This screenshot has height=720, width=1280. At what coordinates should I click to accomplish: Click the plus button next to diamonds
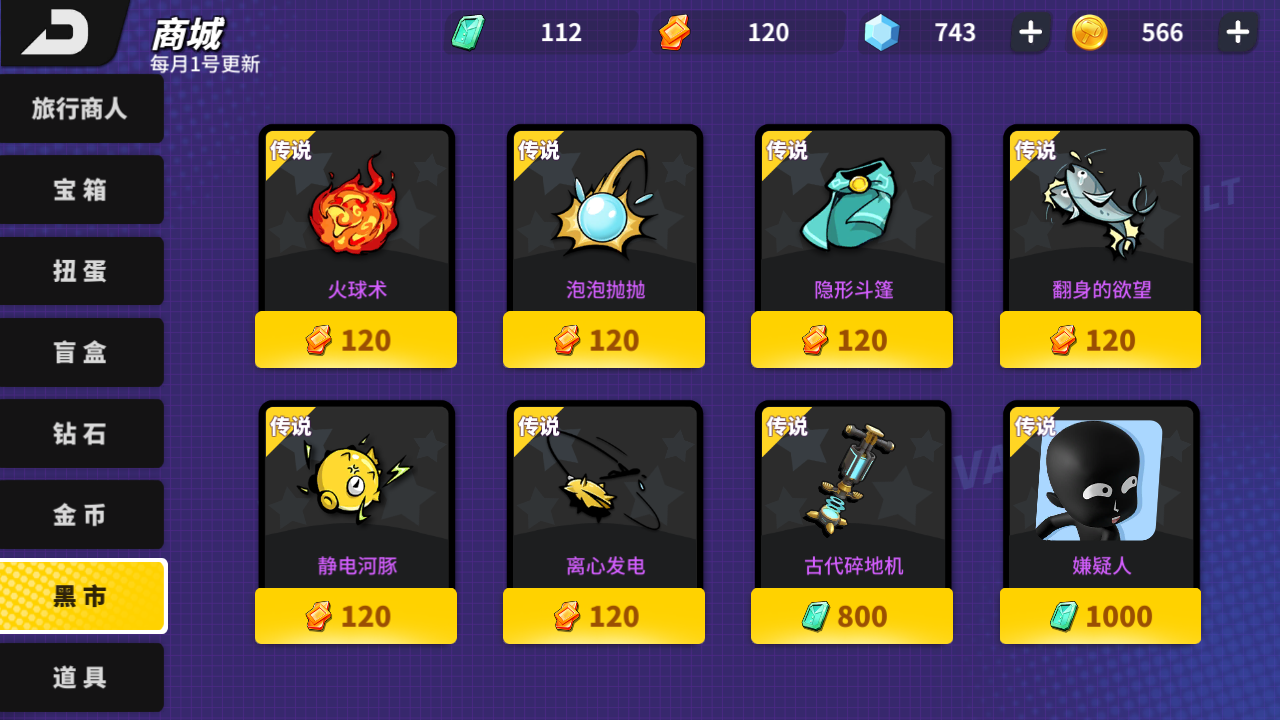(x=1029, y=32)
